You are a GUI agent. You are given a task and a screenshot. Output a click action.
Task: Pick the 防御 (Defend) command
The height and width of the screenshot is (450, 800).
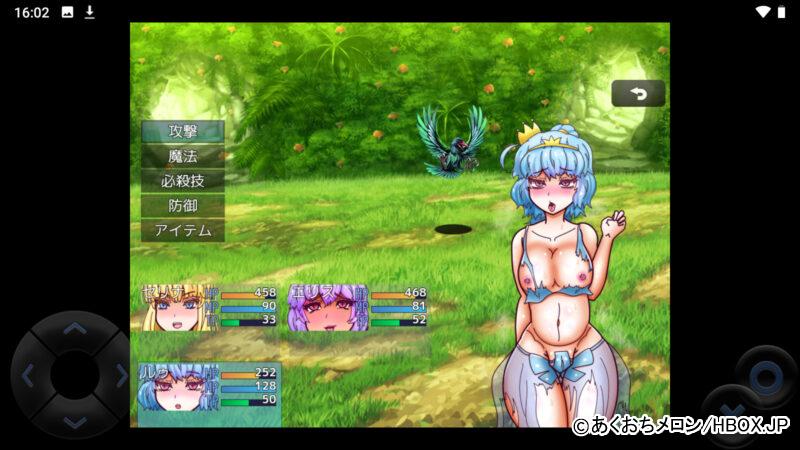(182, 206)
